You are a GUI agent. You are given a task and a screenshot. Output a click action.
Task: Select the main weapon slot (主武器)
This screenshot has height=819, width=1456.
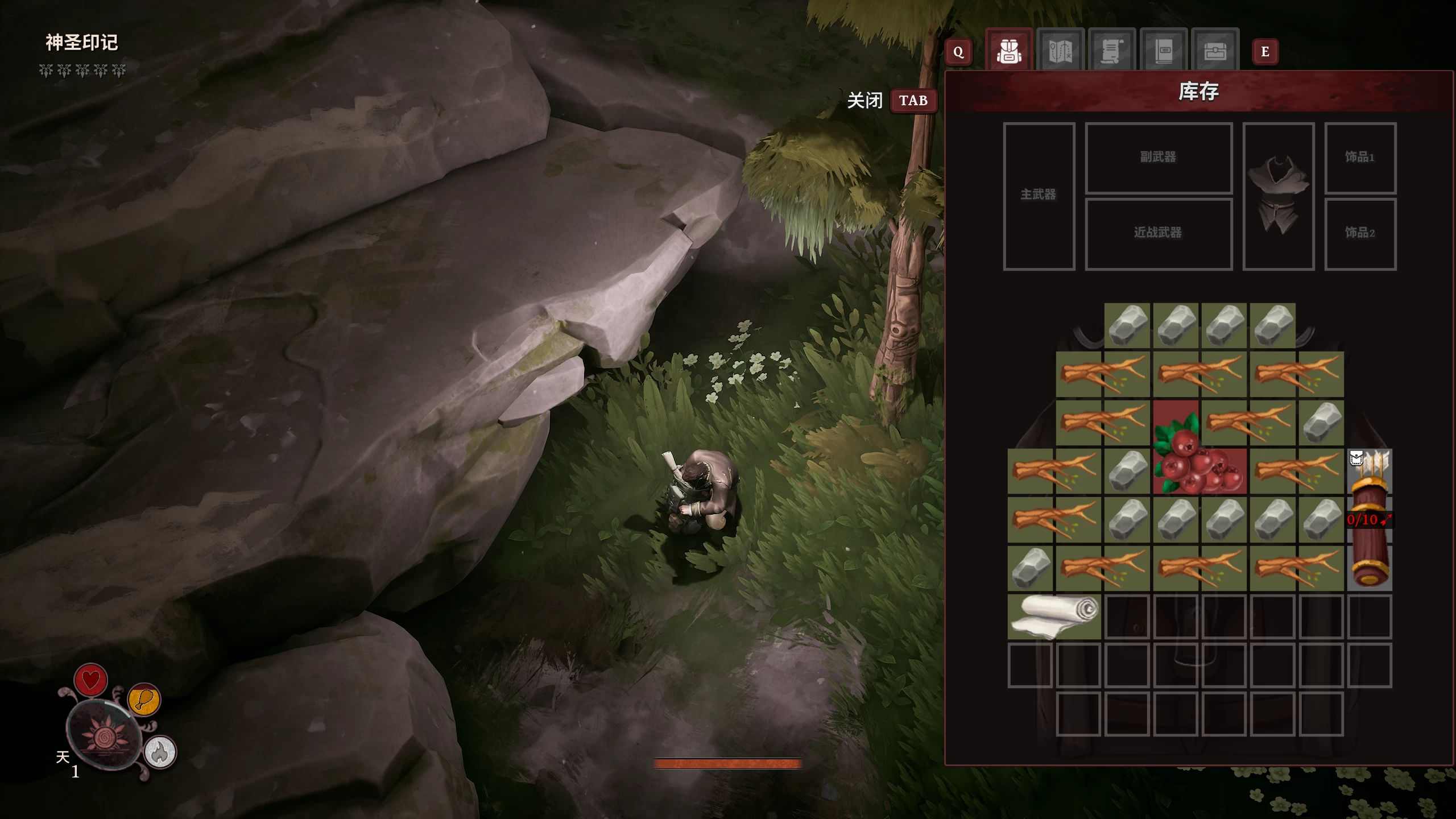coord(1039,196)
